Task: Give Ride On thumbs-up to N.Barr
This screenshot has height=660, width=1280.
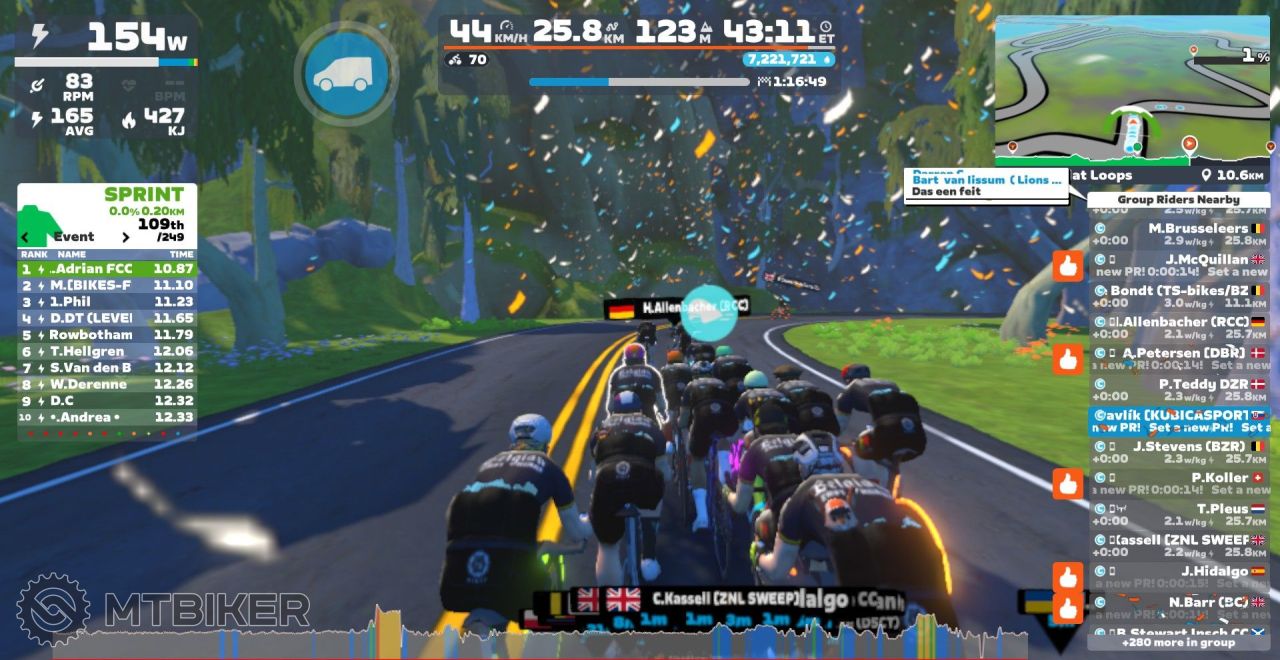Action: coord(1068,607)
